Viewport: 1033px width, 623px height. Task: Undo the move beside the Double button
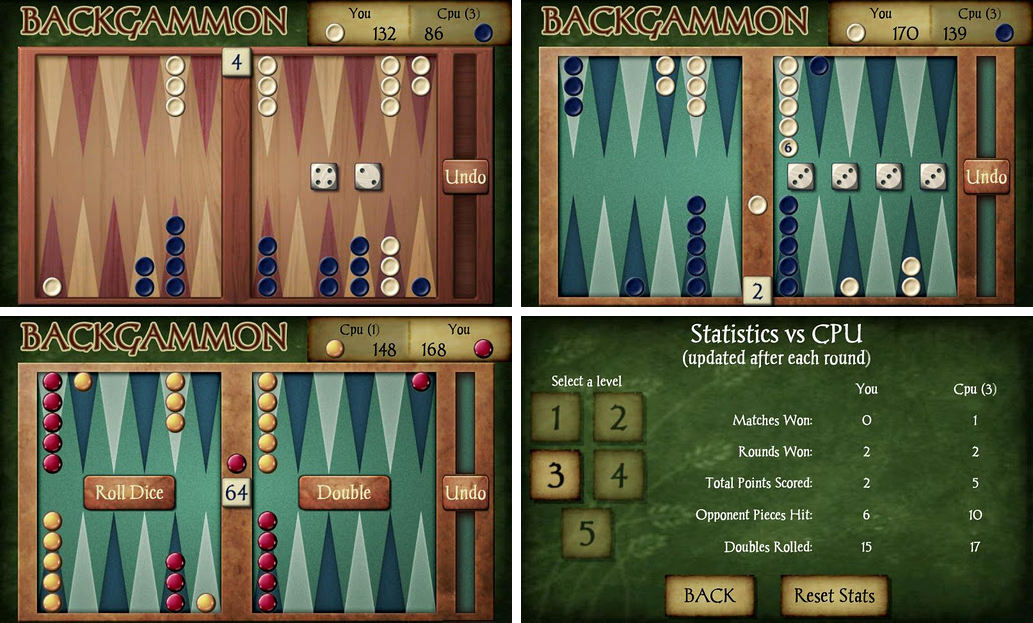click(465, 492)
